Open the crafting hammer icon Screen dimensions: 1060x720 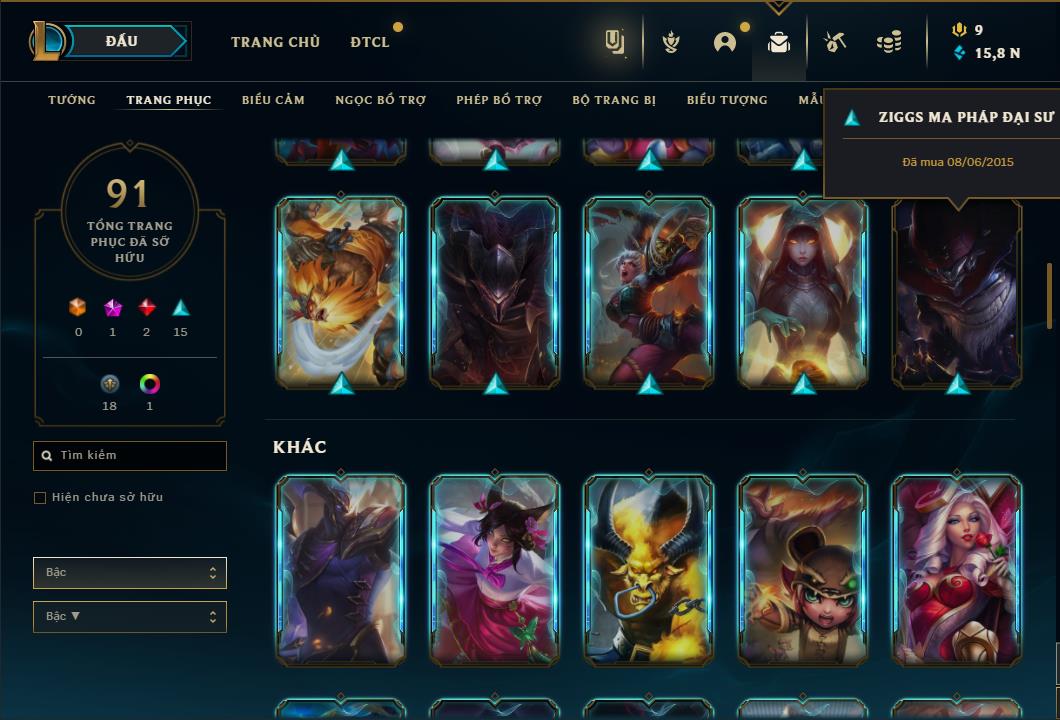point(835,42)
